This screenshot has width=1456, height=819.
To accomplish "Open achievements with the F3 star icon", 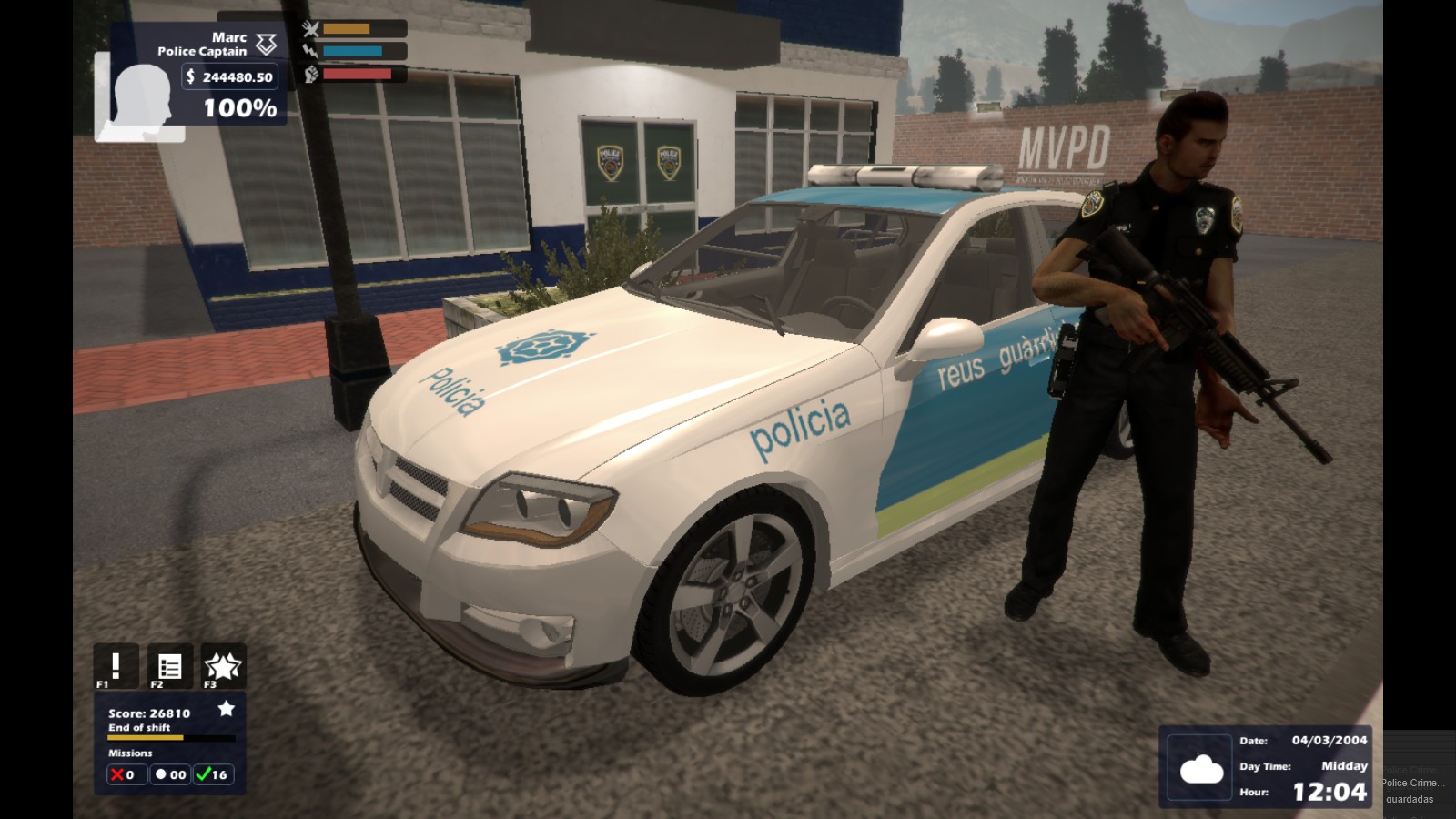I will click(x=222, y=665).
